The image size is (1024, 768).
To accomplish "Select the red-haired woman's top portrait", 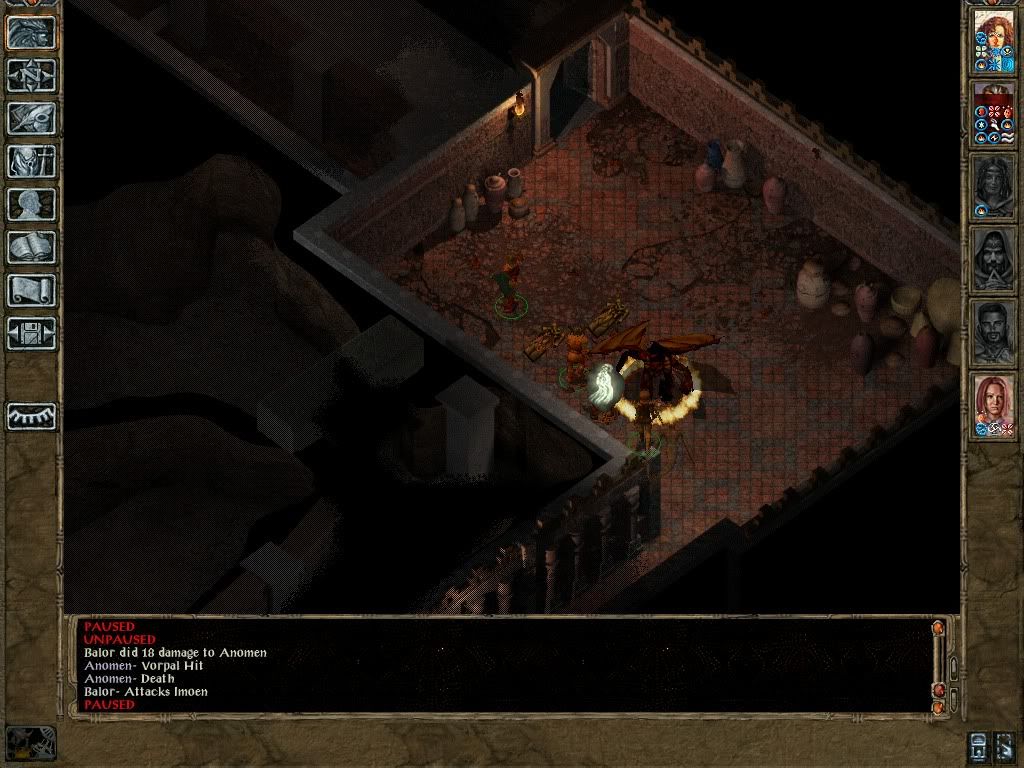I will [994, 41].
